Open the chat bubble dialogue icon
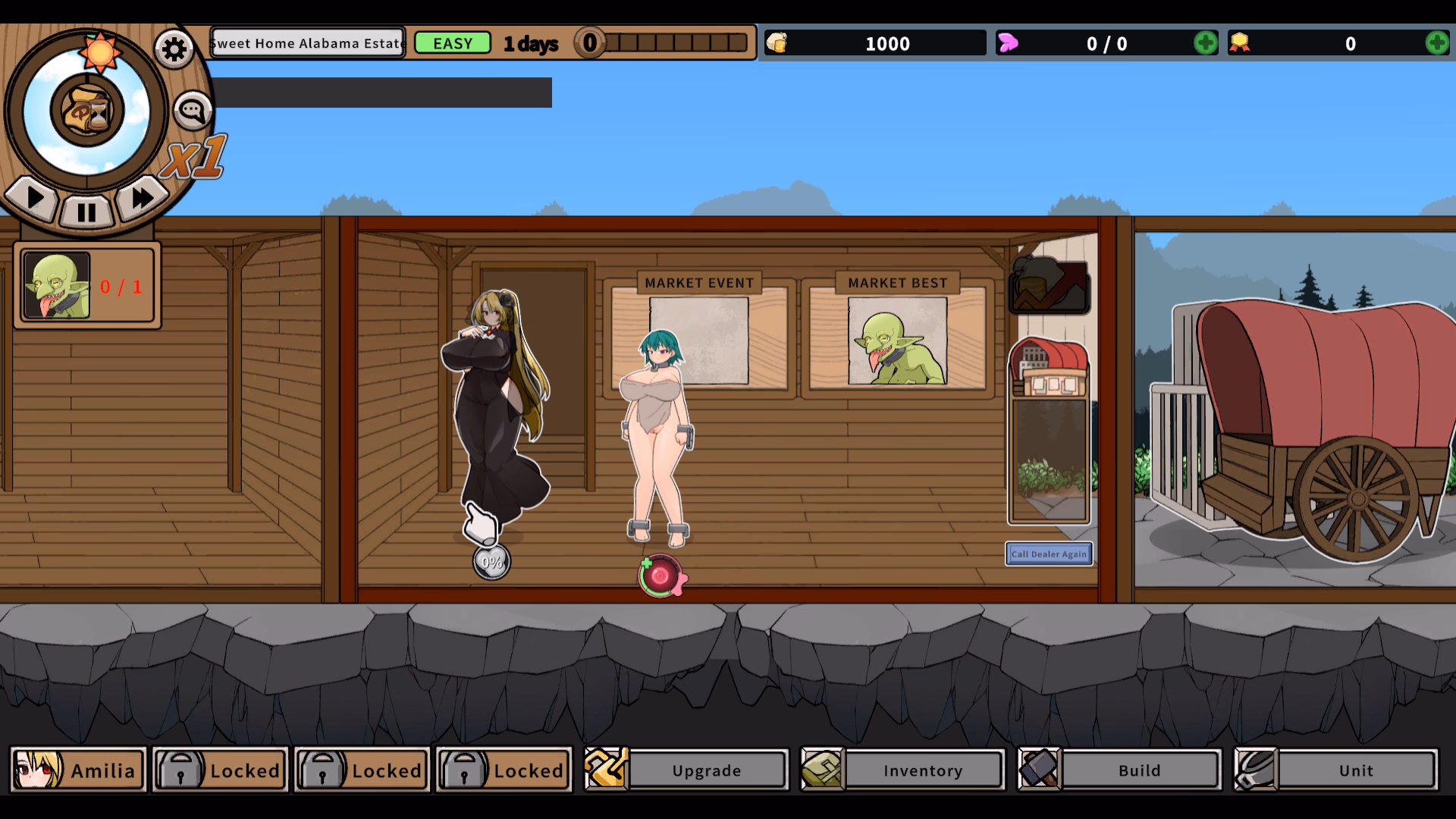Screen dimensions: 1456x819 [x=191, y=110]
